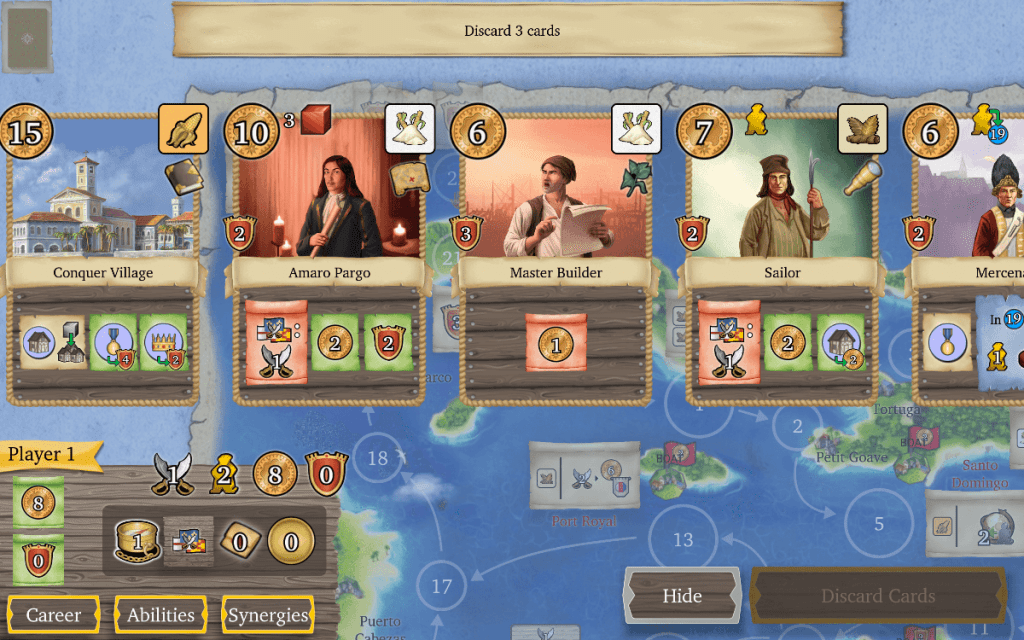Click the Player 1 name banner
This screenshot has height=640, width=1024.
[45, 455]
